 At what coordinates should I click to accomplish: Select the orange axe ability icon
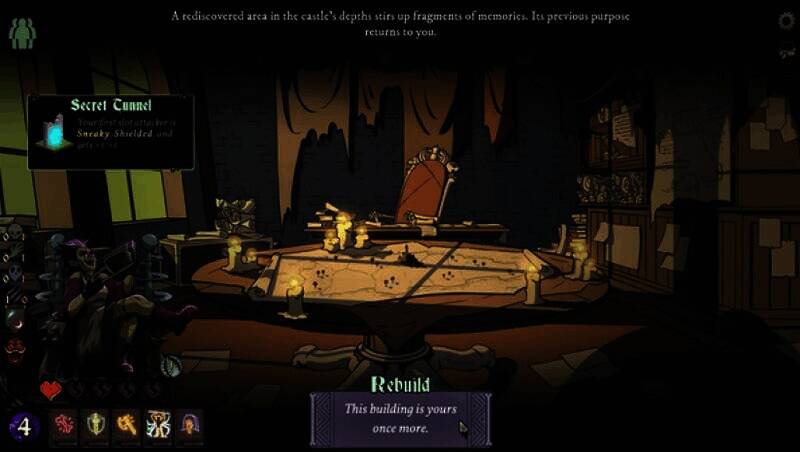pyautogui.click(x=126, y=426)
